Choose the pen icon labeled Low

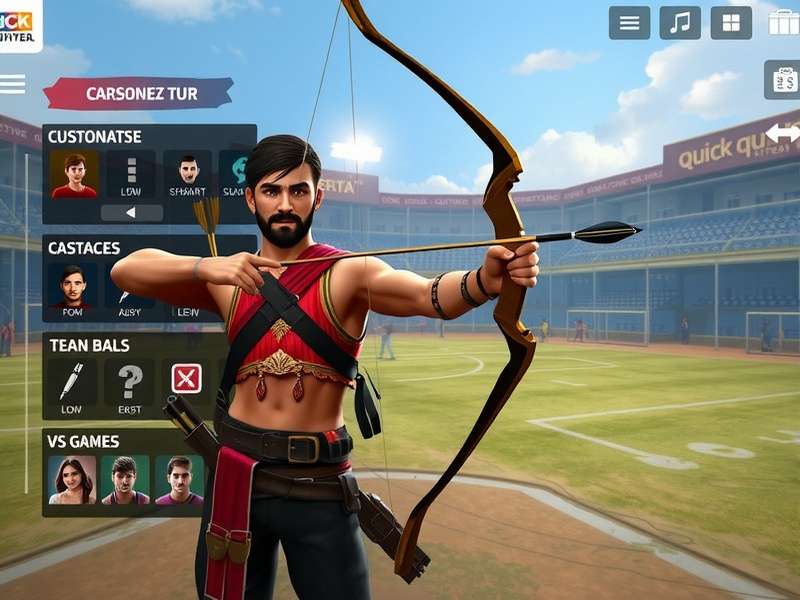(x=73, y=384)
